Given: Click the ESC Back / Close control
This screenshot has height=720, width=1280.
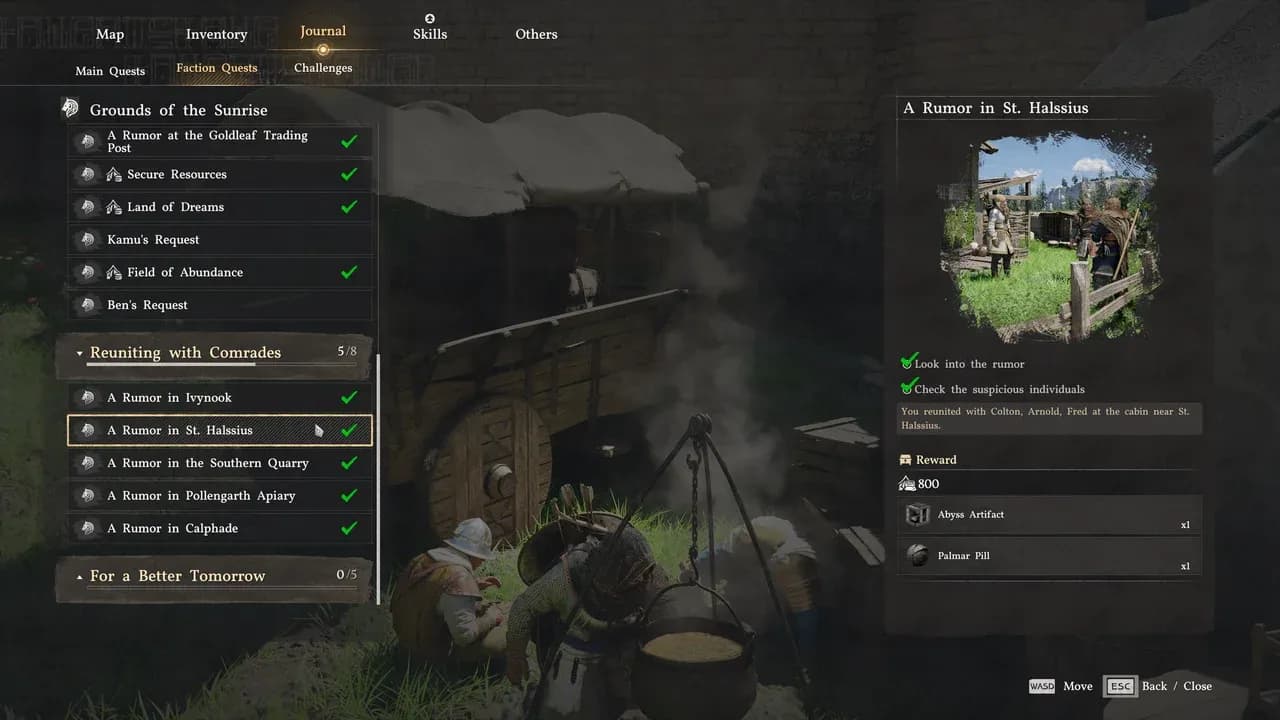Looking at the screenshot, I should click(1120, 686).
